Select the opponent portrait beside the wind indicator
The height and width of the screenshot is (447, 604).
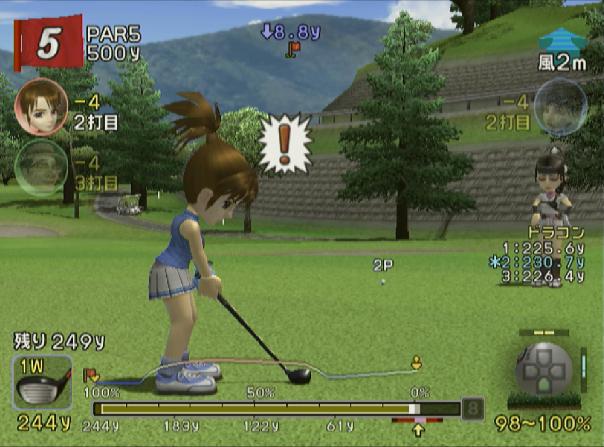(x=561, y=107)
